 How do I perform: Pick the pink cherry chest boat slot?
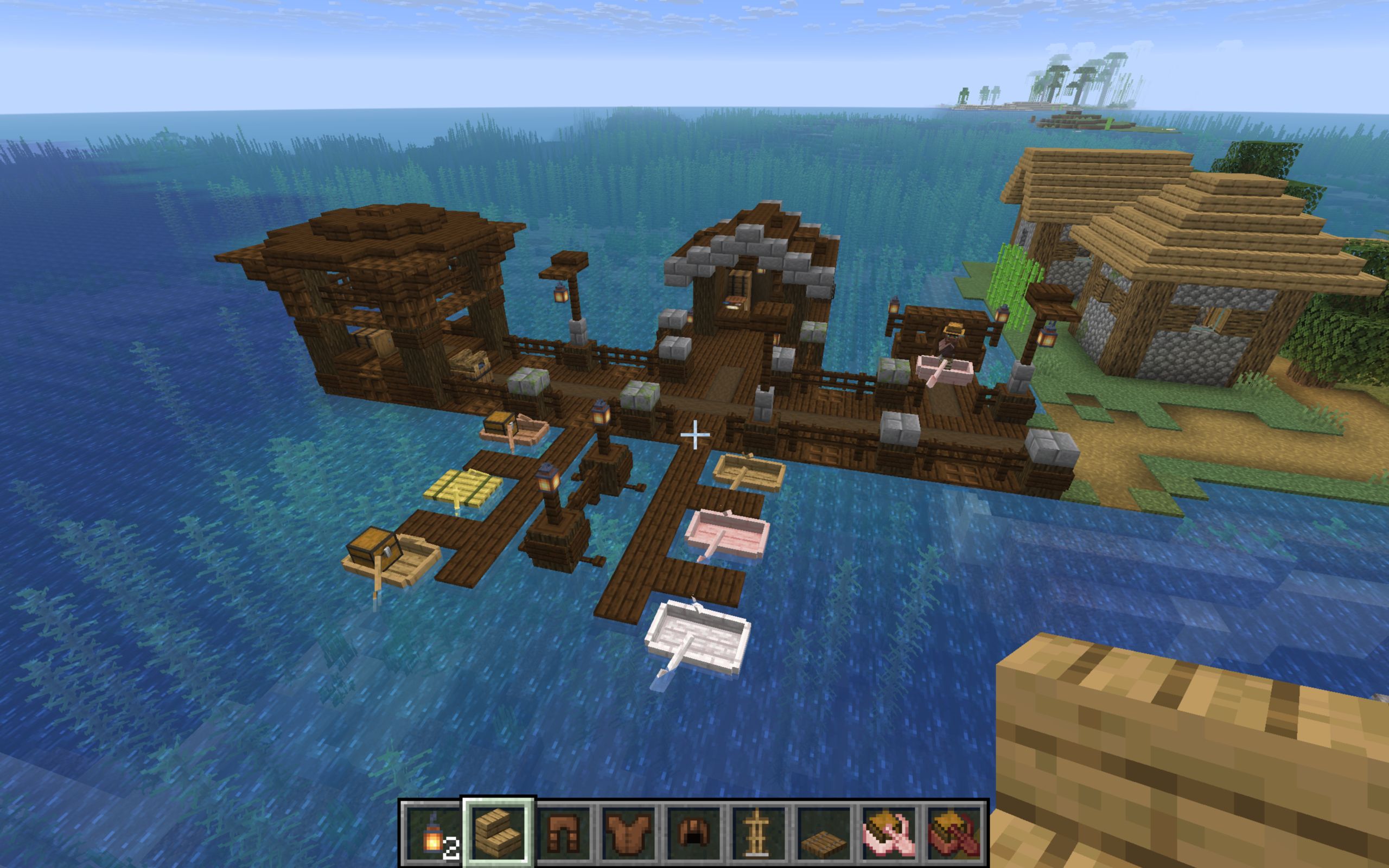point(891,832)
